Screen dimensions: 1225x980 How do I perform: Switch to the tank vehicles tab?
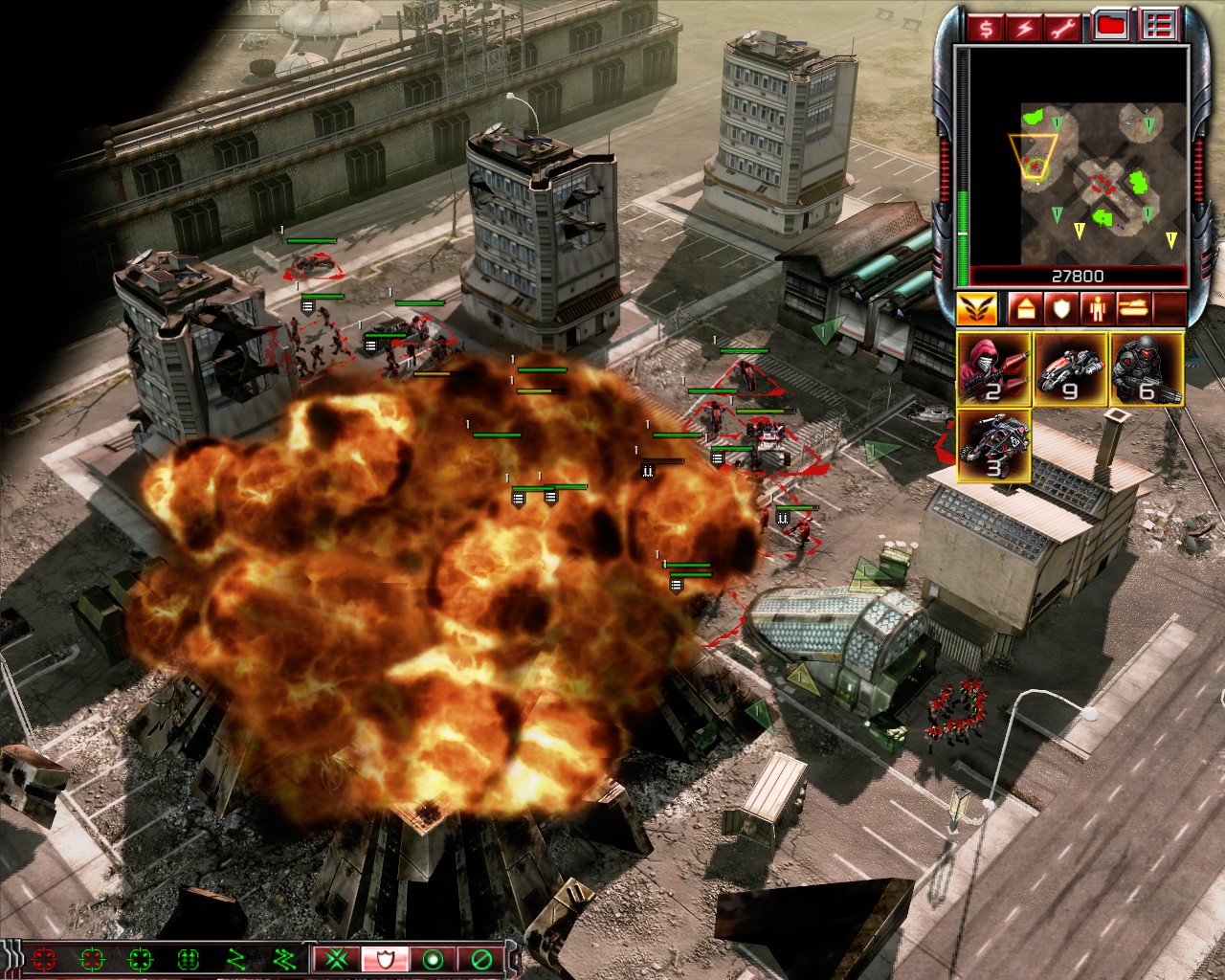click(x=1134, y=308)
